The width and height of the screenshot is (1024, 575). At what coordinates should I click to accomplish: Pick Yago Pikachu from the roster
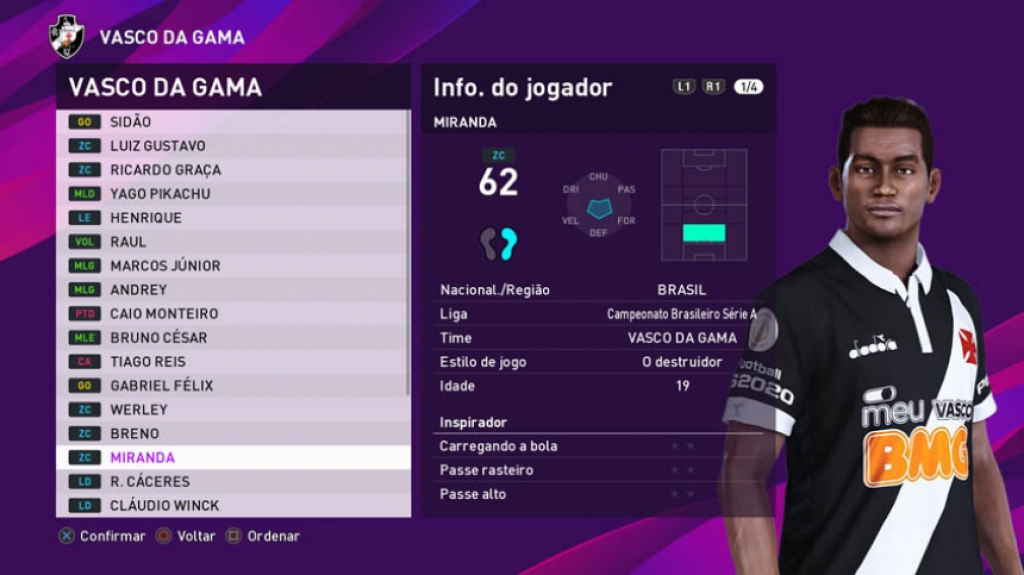[x=232, y=194]
